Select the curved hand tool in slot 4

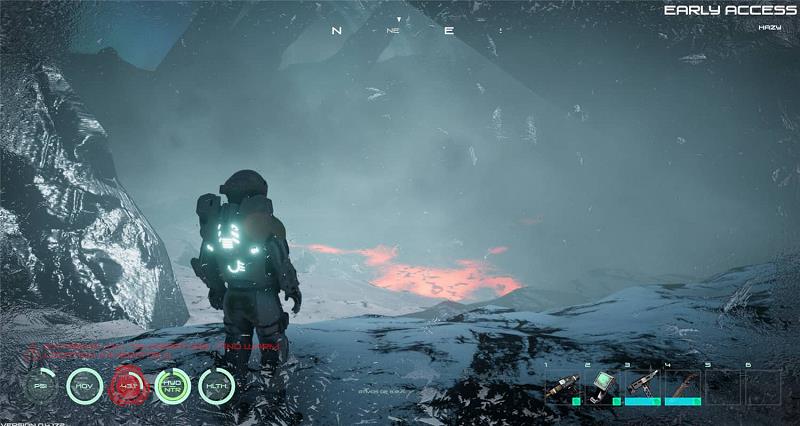683,387
